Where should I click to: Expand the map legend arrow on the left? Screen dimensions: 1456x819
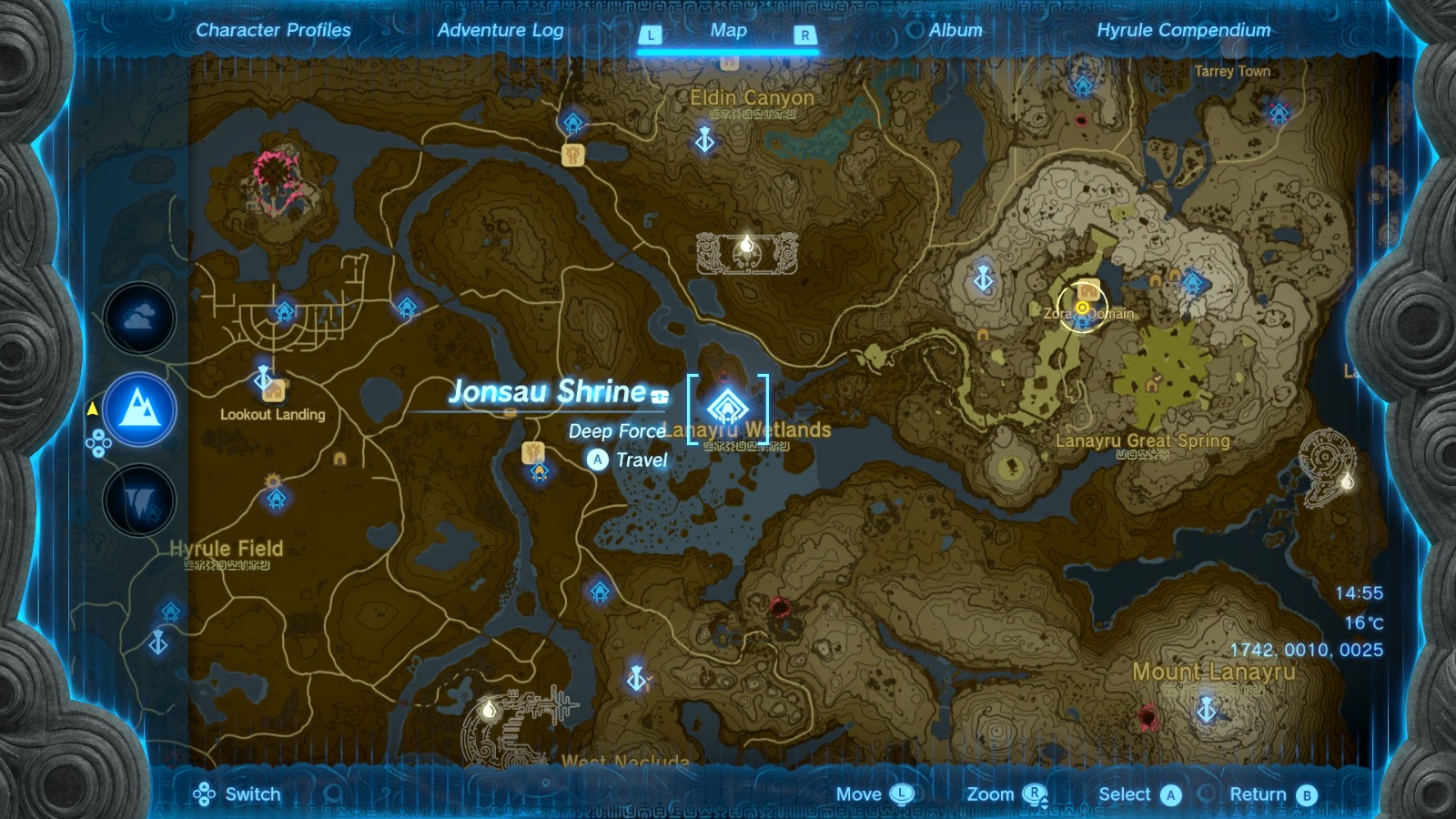tap(93, 409)
